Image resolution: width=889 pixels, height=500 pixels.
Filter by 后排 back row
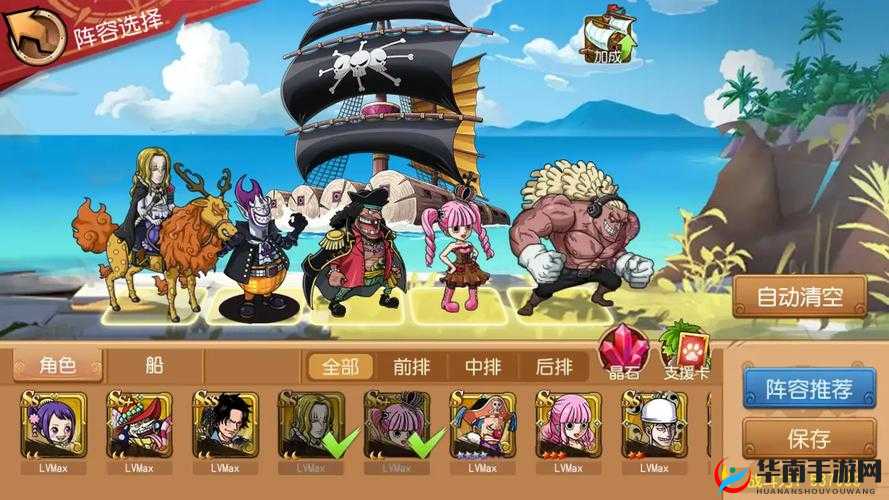point(554,367)
